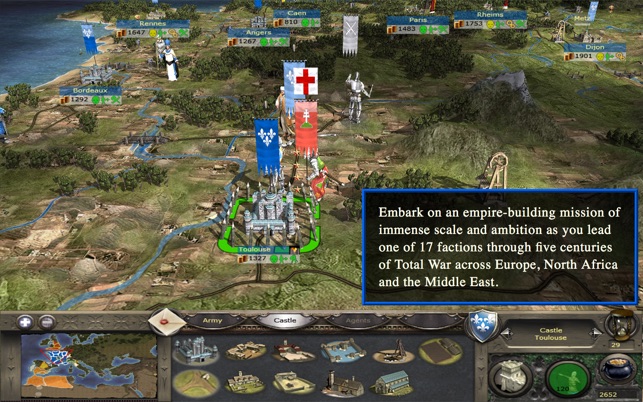643x402 pixels.
Task: Select the Castle tab
Action: click(x=279, y=321)
